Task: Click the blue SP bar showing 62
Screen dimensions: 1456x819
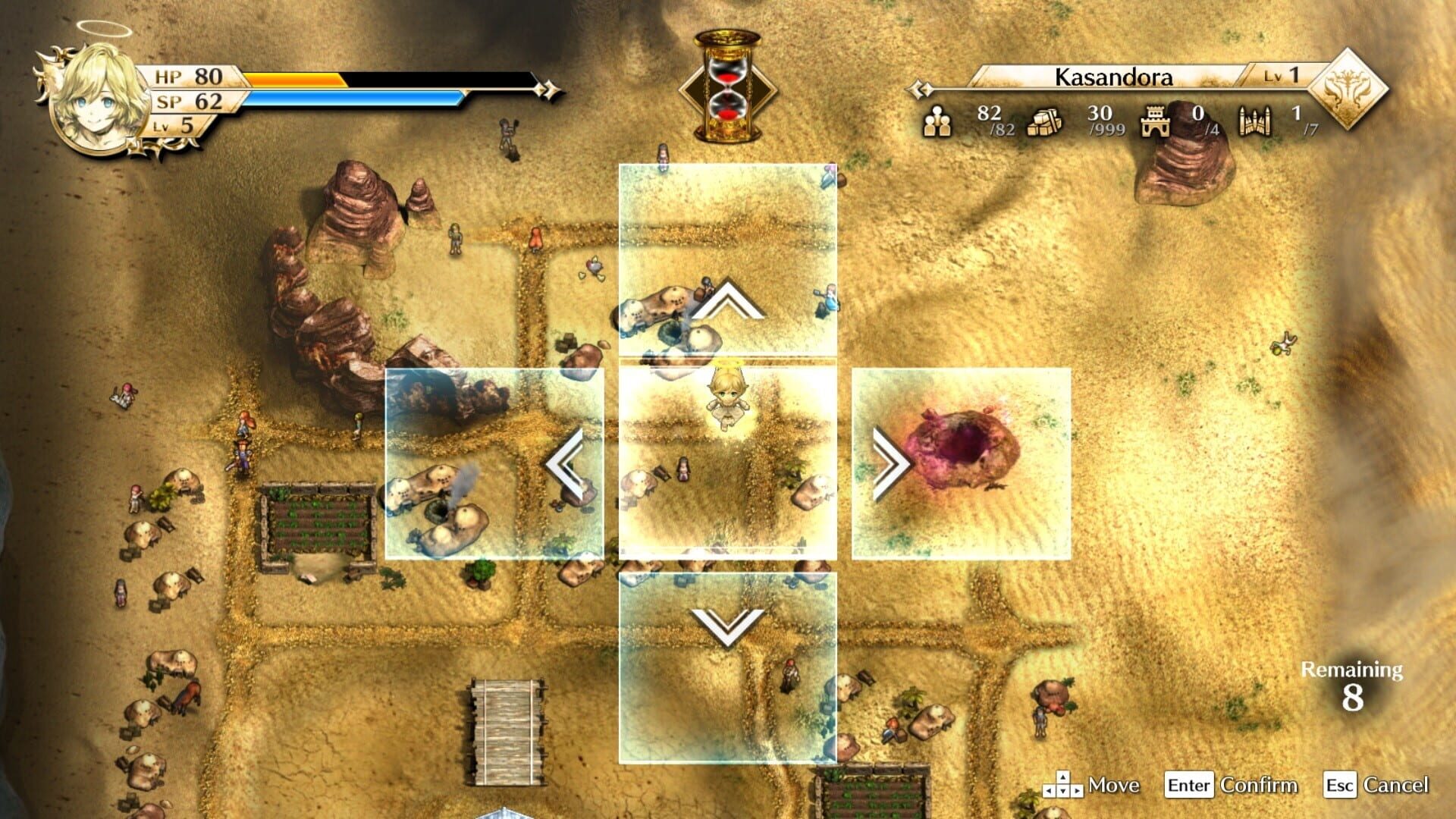Action: point(341,99)
